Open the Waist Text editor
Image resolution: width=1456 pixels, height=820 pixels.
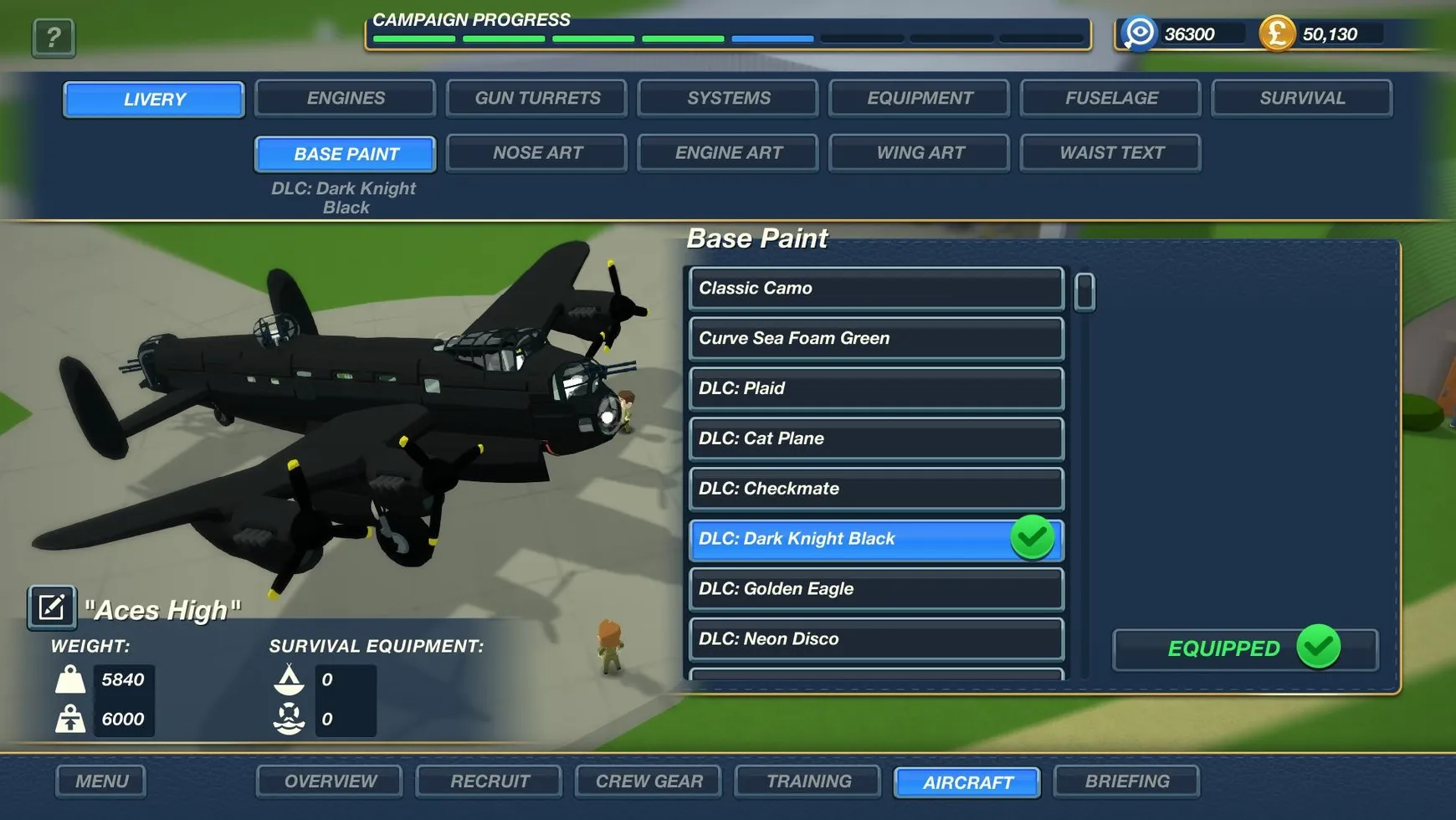1110,152
